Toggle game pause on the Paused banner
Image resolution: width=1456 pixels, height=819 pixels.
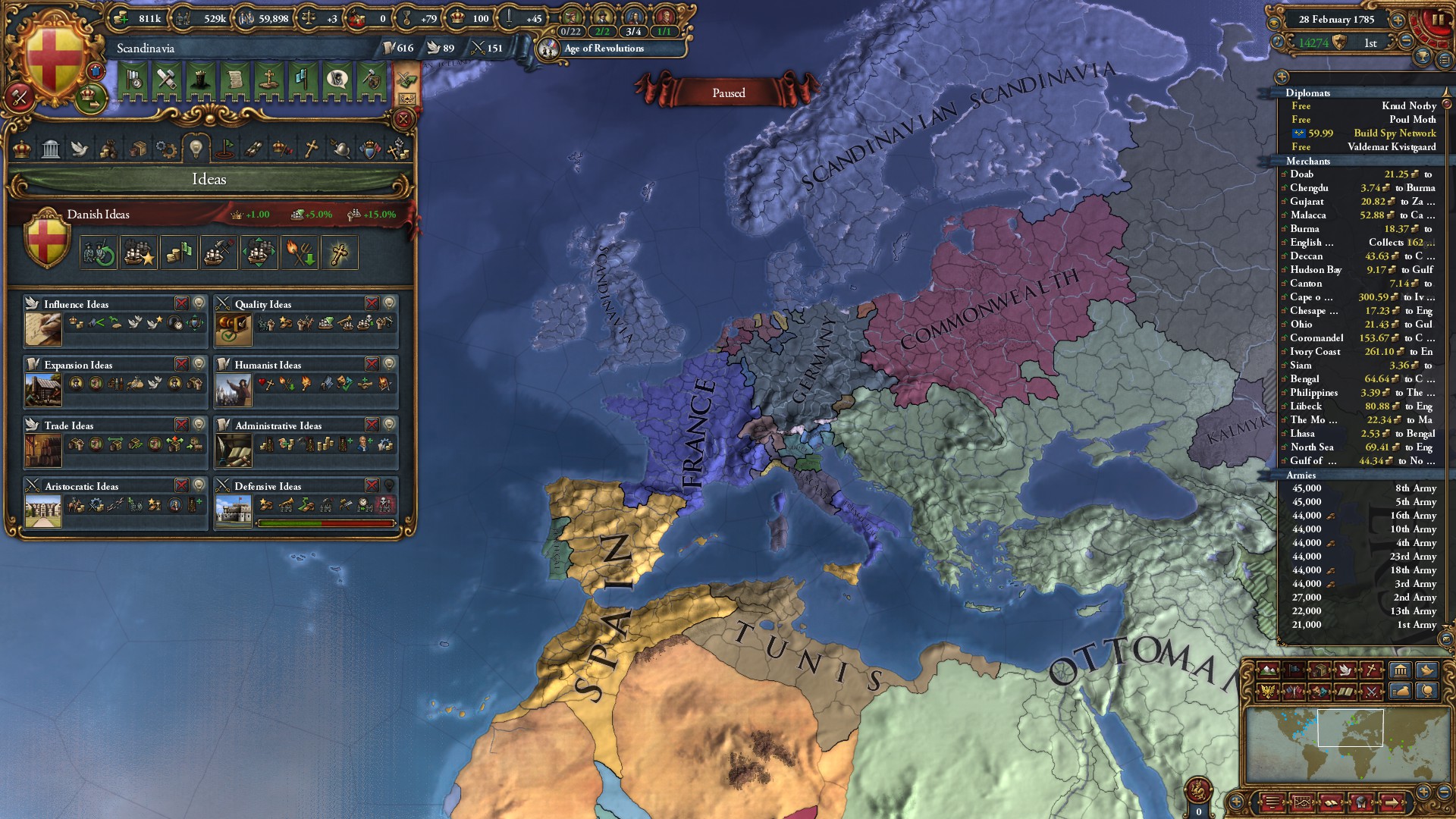coord(728,93)
